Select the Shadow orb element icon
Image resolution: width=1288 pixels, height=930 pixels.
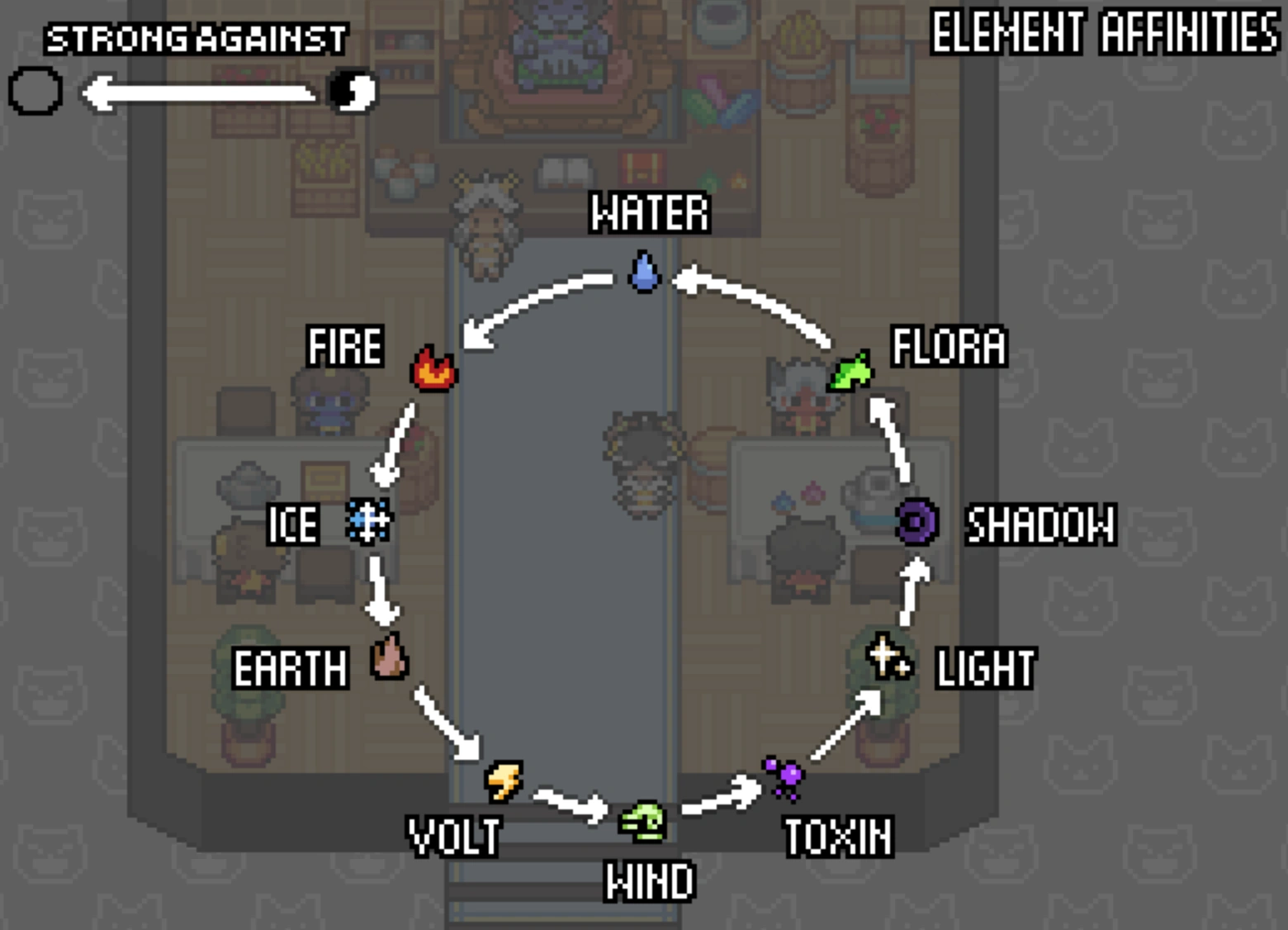click(x=916, y=521)
